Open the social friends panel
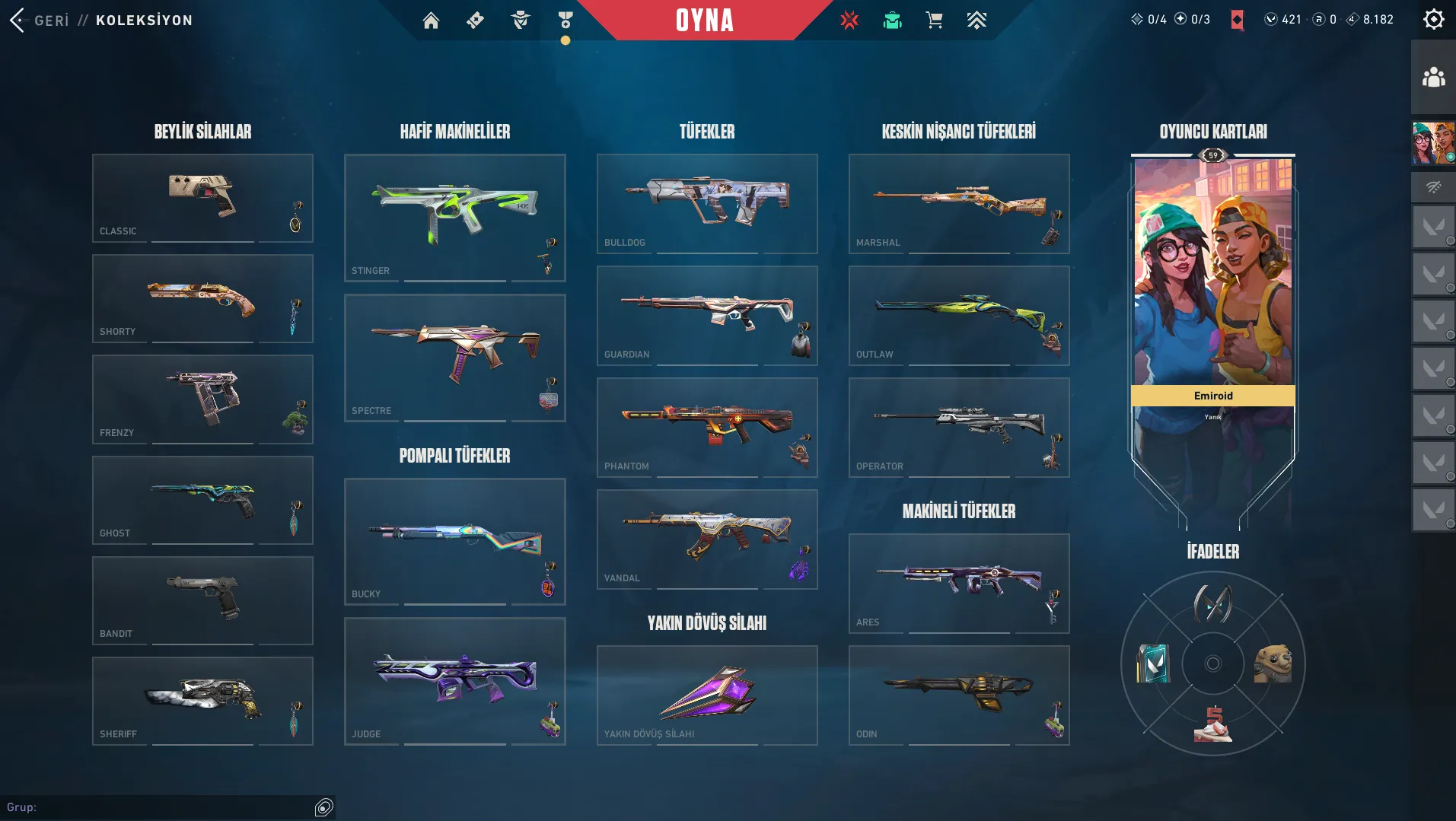Viewport: 1456px width, 821px height. tap(1433, 77)
